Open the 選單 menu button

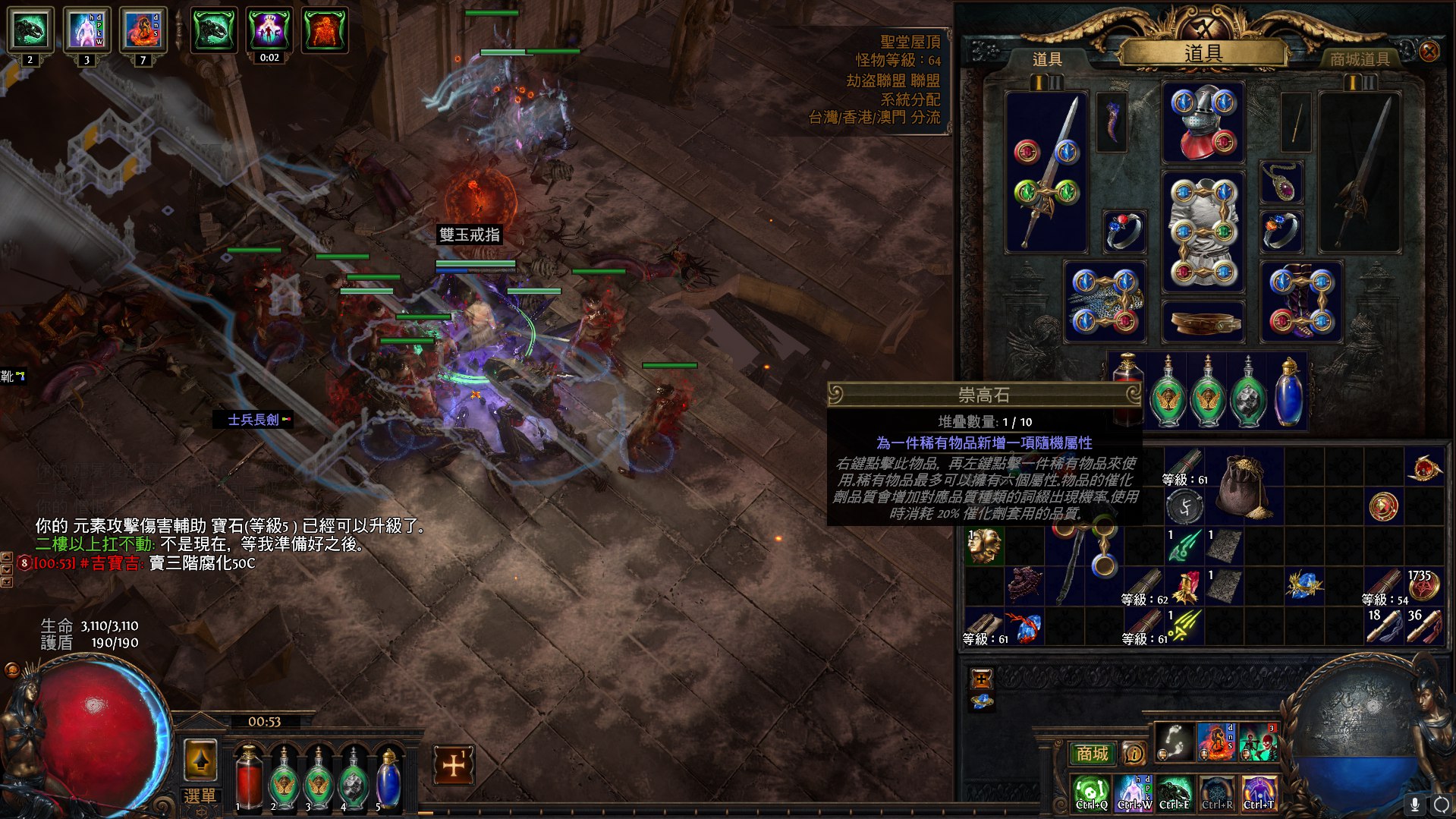pos(200,796)
